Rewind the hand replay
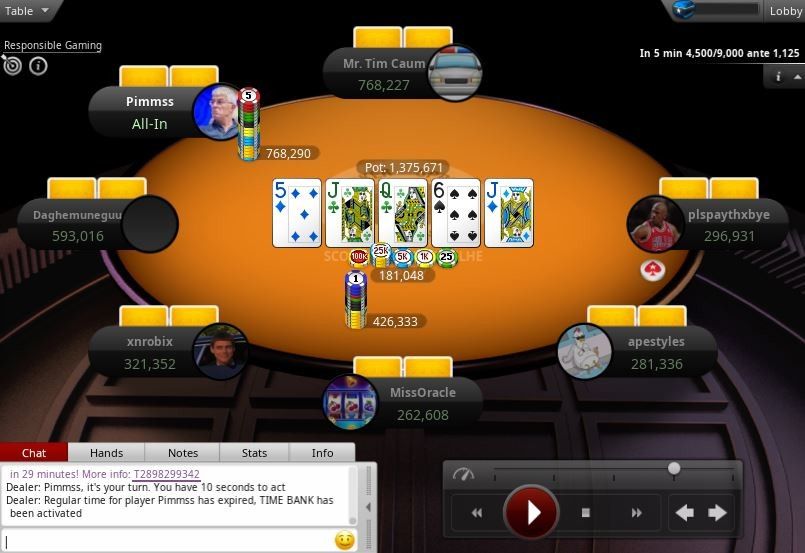805x553 pixels. [x=477, y=513]
